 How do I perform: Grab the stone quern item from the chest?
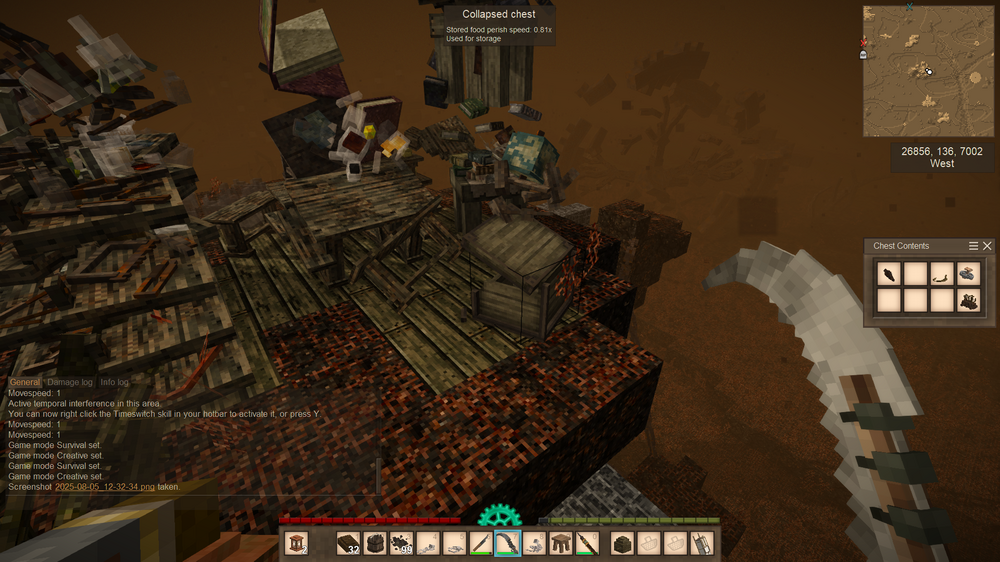tap(968, 273)
